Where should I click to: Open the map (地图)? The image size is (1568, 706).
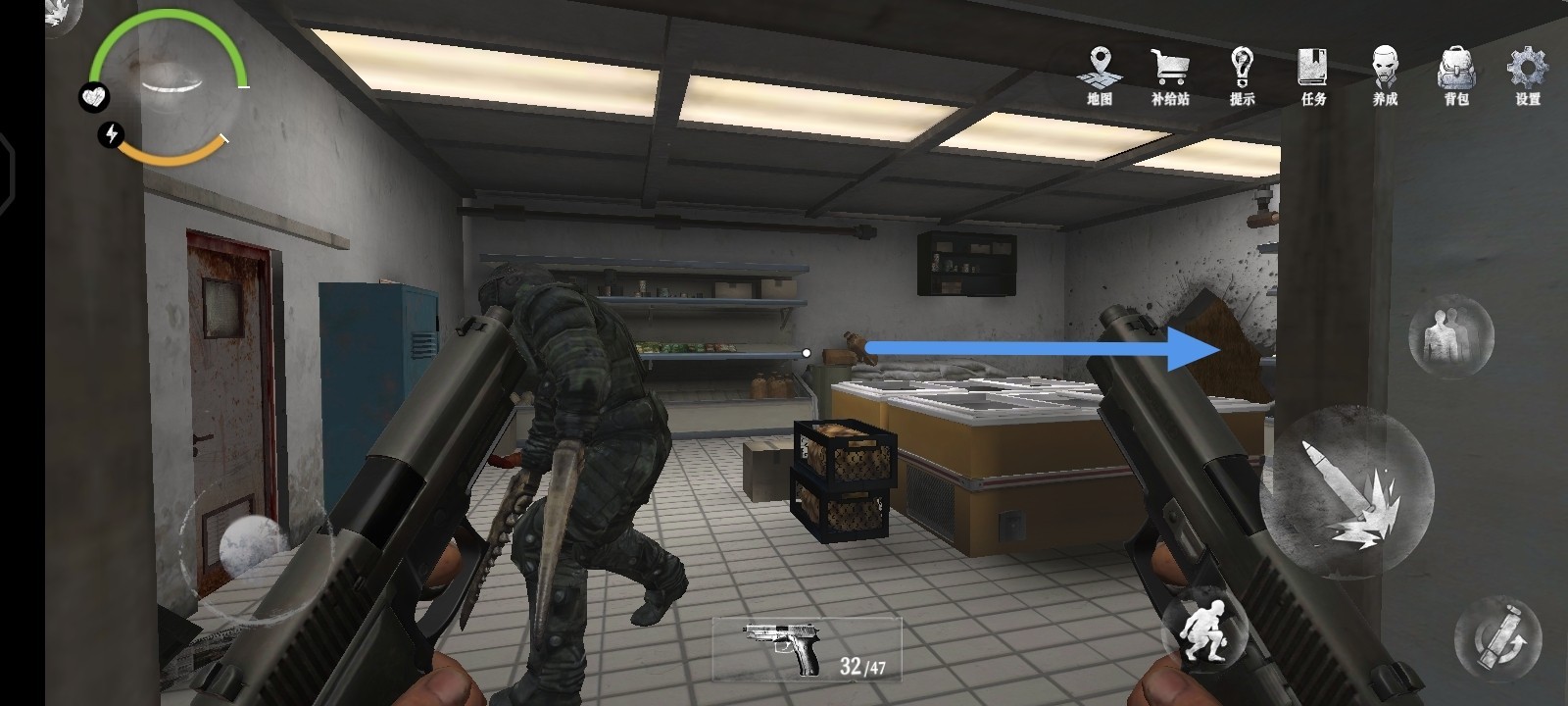1100,74
